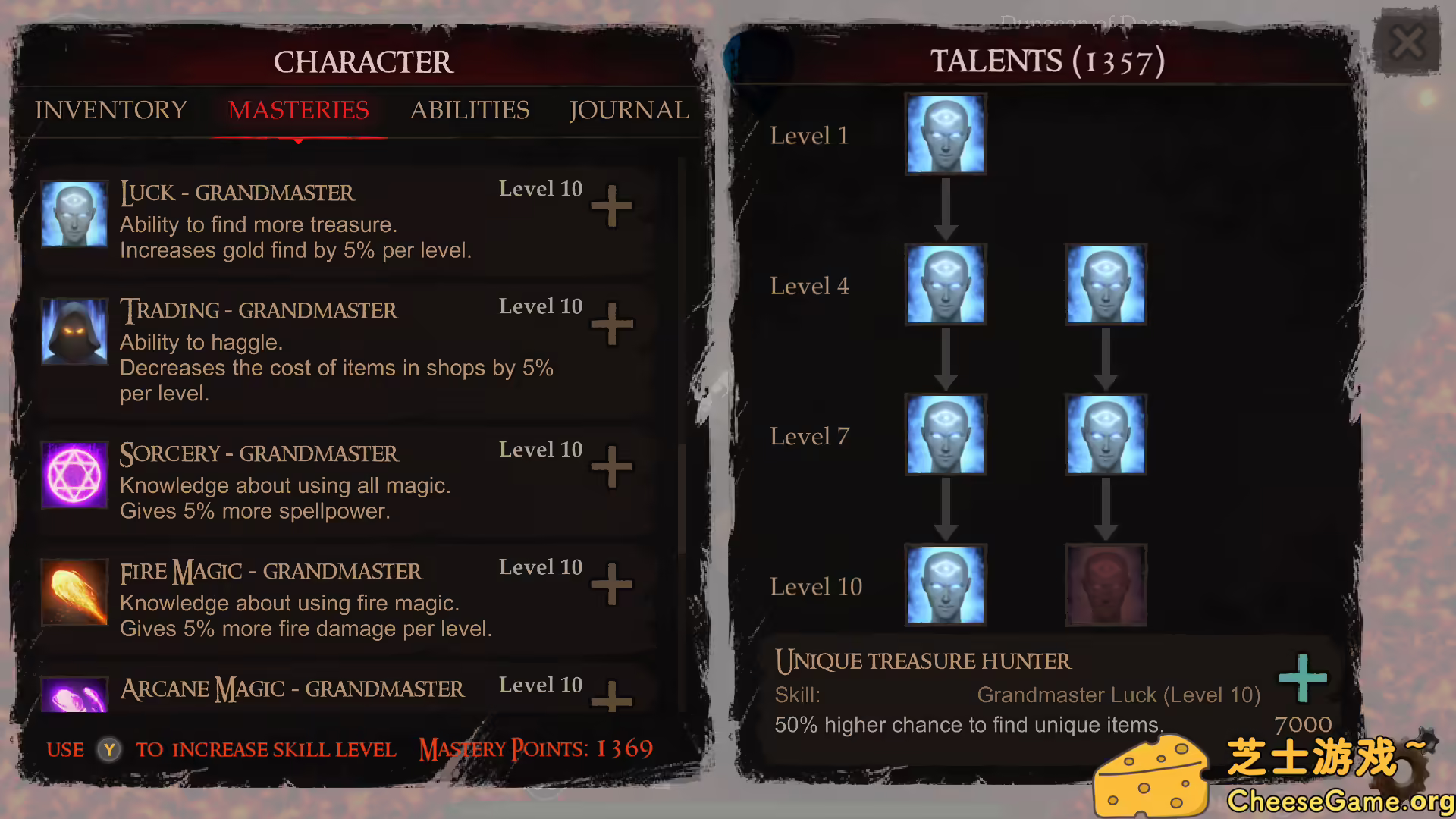Image resolution: width=1456 pixels, height=819 pixels.
Task: Select the purple Sorcery hexagram icon
Action: point(74,475)
